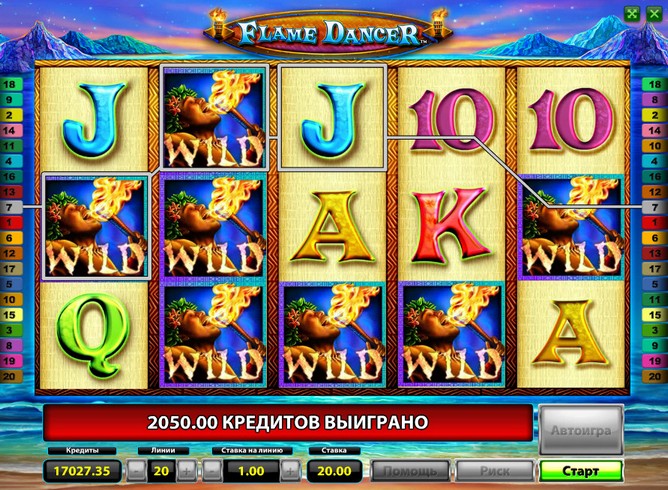Lower the Ставка на линию with minus
The height and width of the screenshot is (490, 668).
[211, 470]
